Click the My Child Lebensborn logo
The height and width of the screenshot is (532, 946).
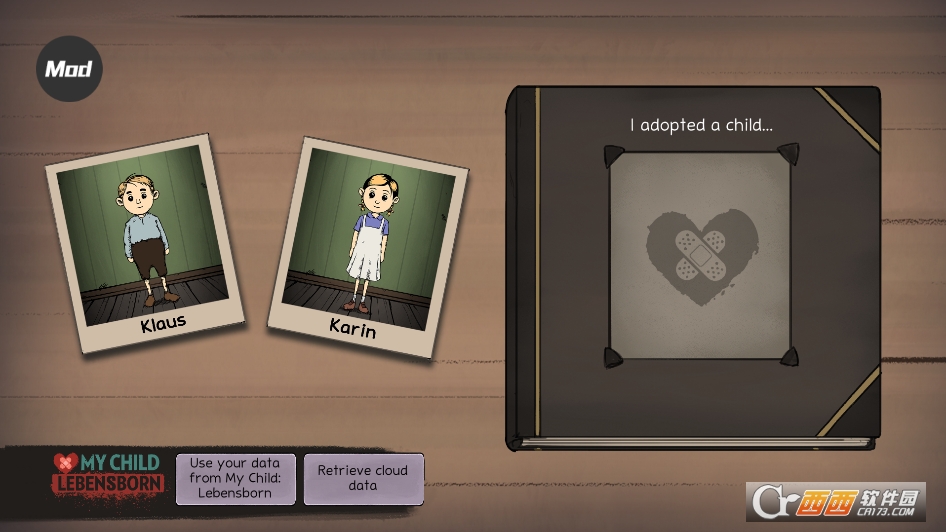[108, 473]
